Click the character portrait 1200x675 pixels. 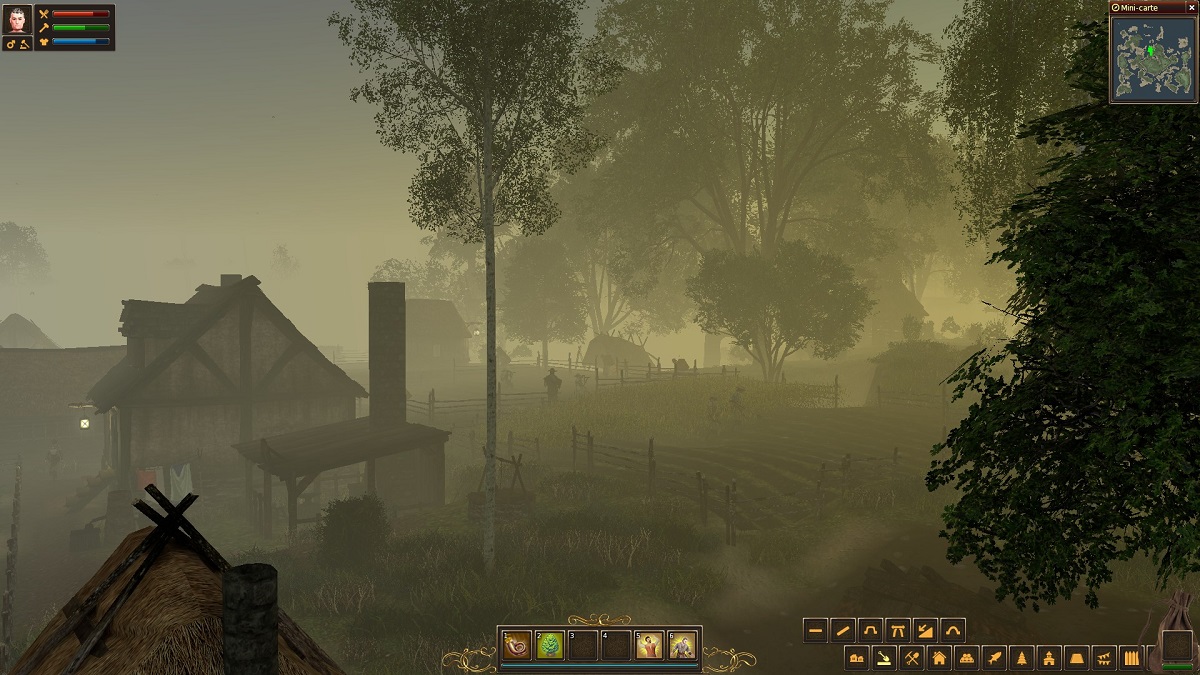18,21
